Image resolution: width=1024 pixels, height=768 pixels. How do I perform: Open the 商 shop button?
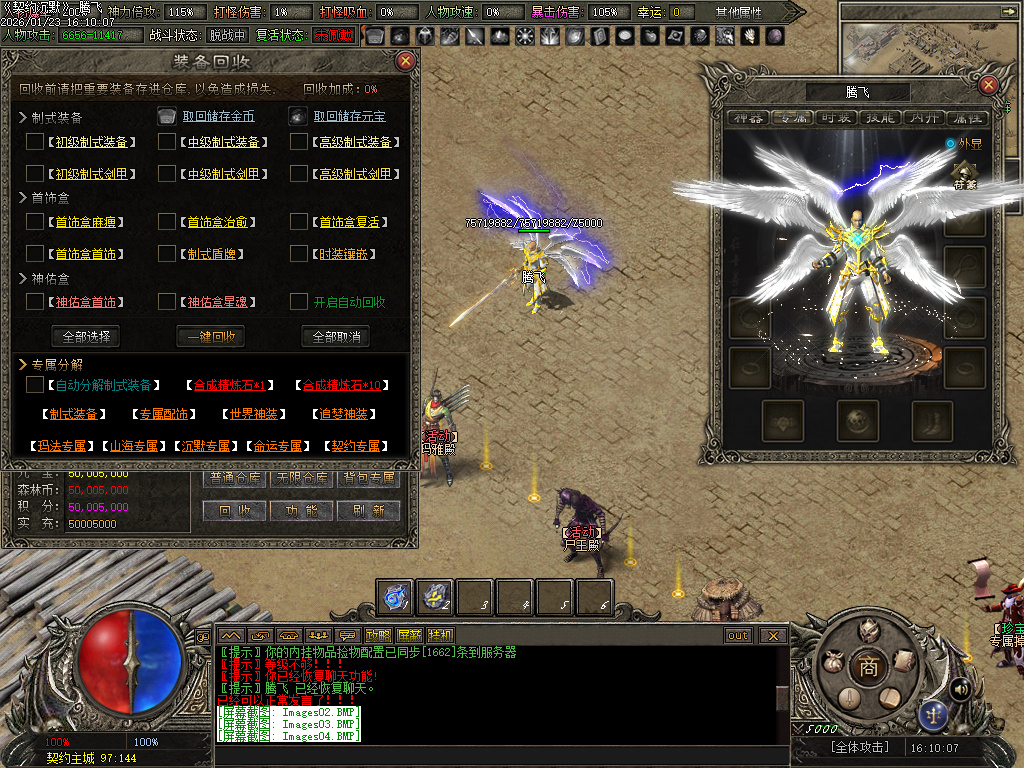[x=869, y=668]
